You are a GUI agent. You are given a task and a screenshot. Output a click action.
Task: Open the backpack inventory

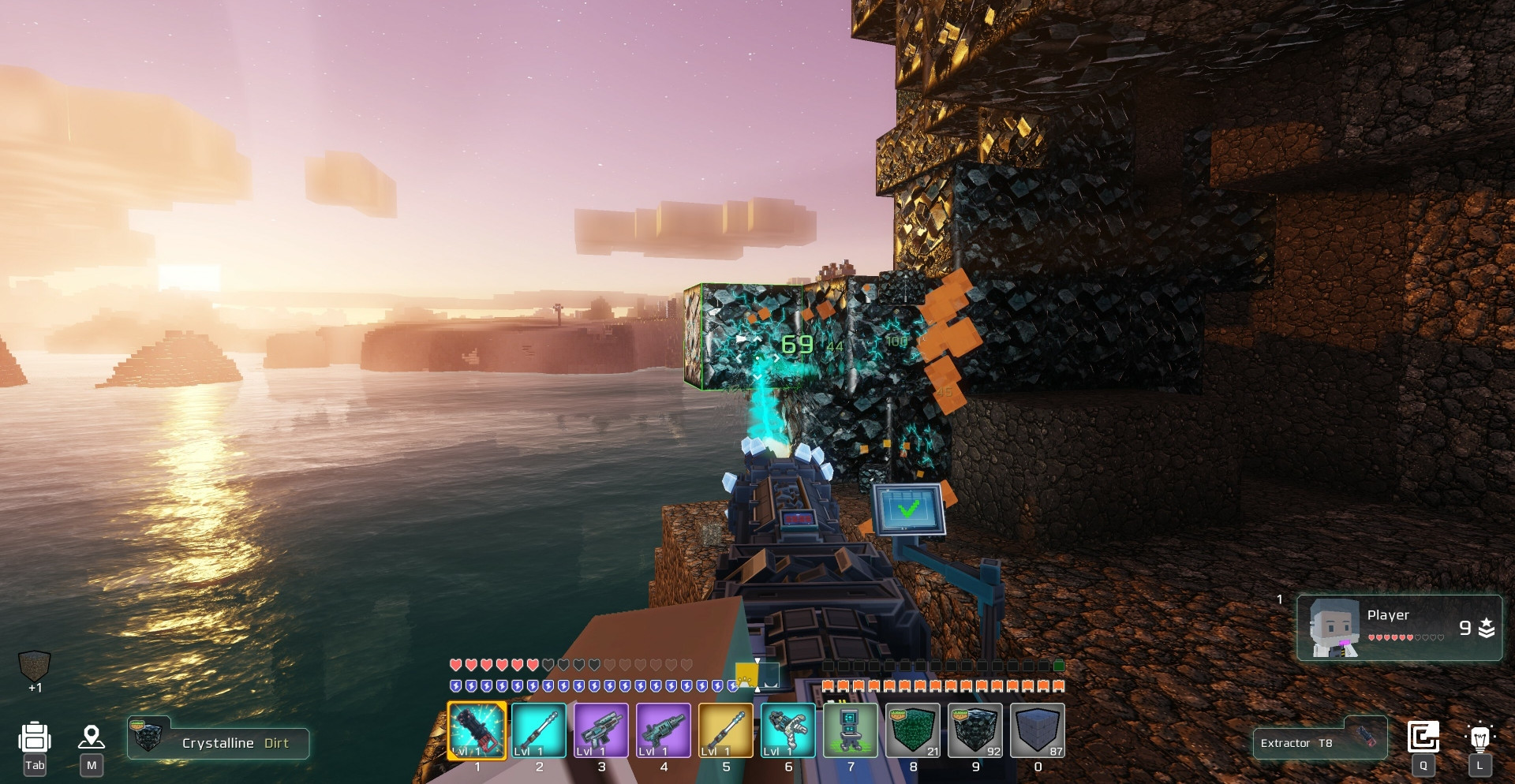35,738
